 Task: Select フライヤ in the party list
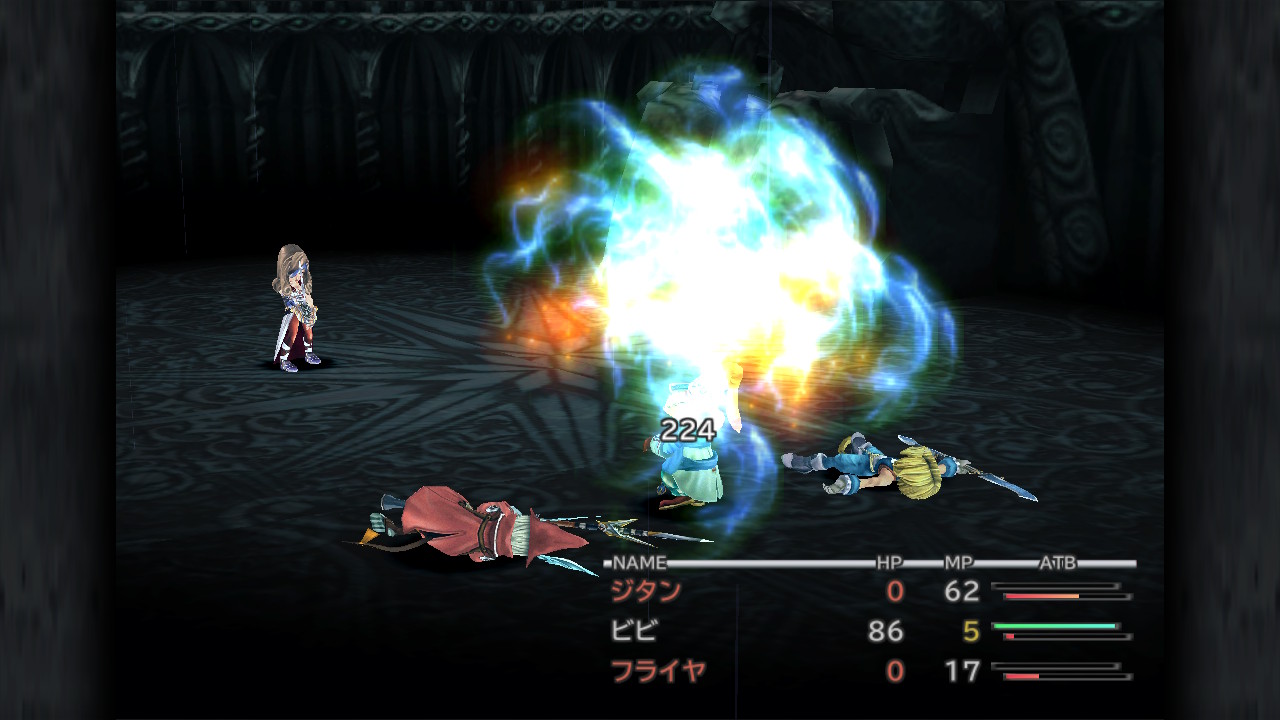pyautogui.click(x=658, y=670)
